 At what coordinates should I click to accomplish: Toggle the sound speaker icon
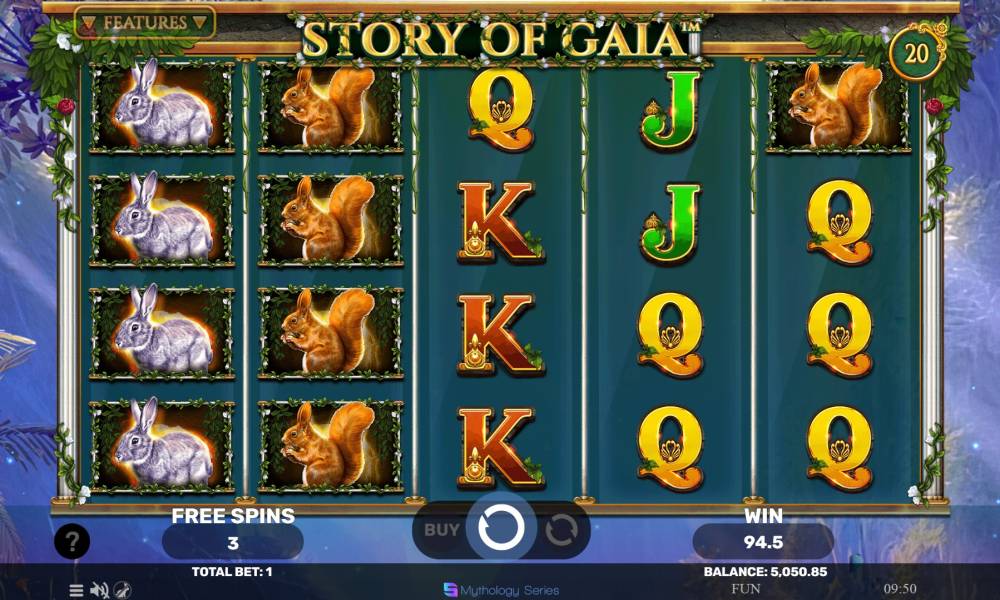(99, 590)
